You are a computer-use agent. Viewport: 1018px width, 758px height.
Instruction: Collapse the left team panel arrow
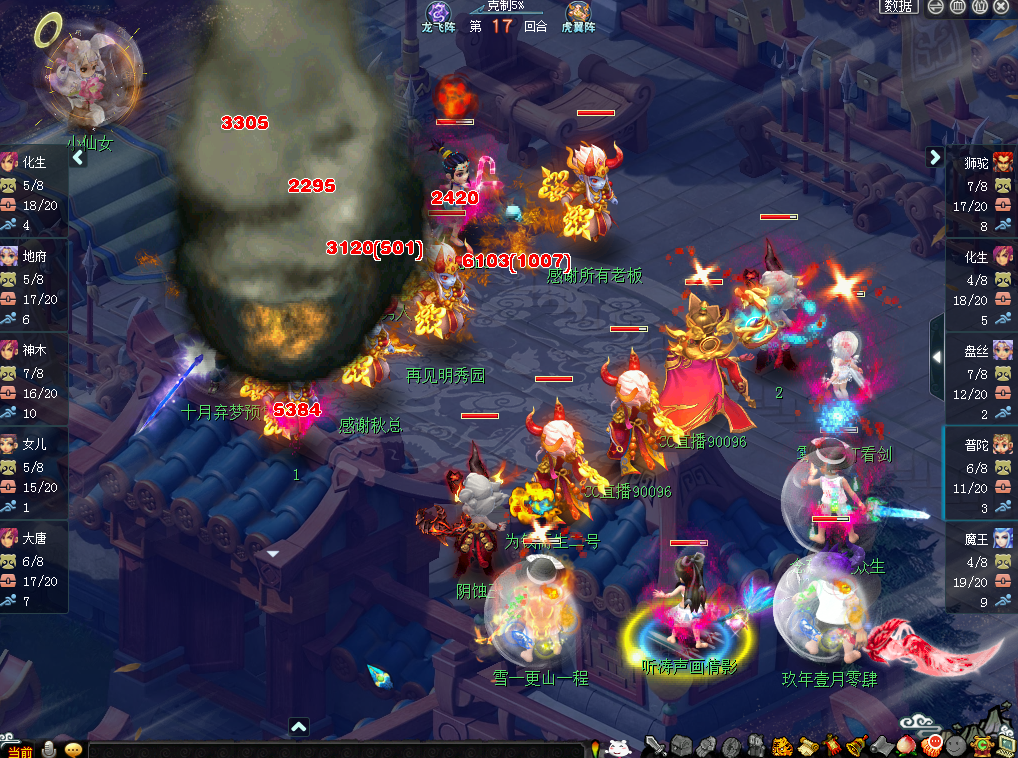[x=79, y=157]
